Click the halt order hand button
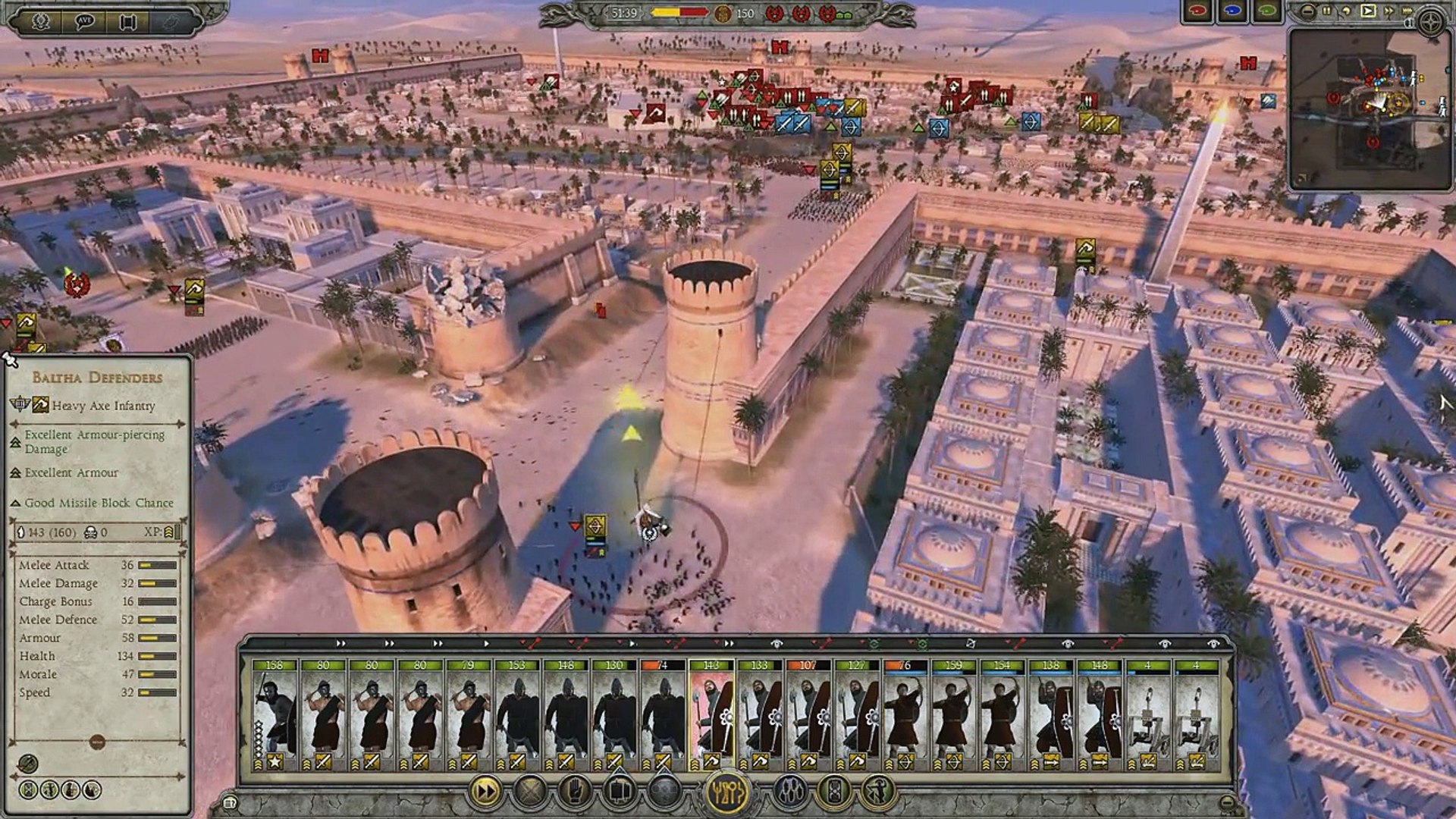This screenshot has height=819, width=1456. tap(575, 792)
